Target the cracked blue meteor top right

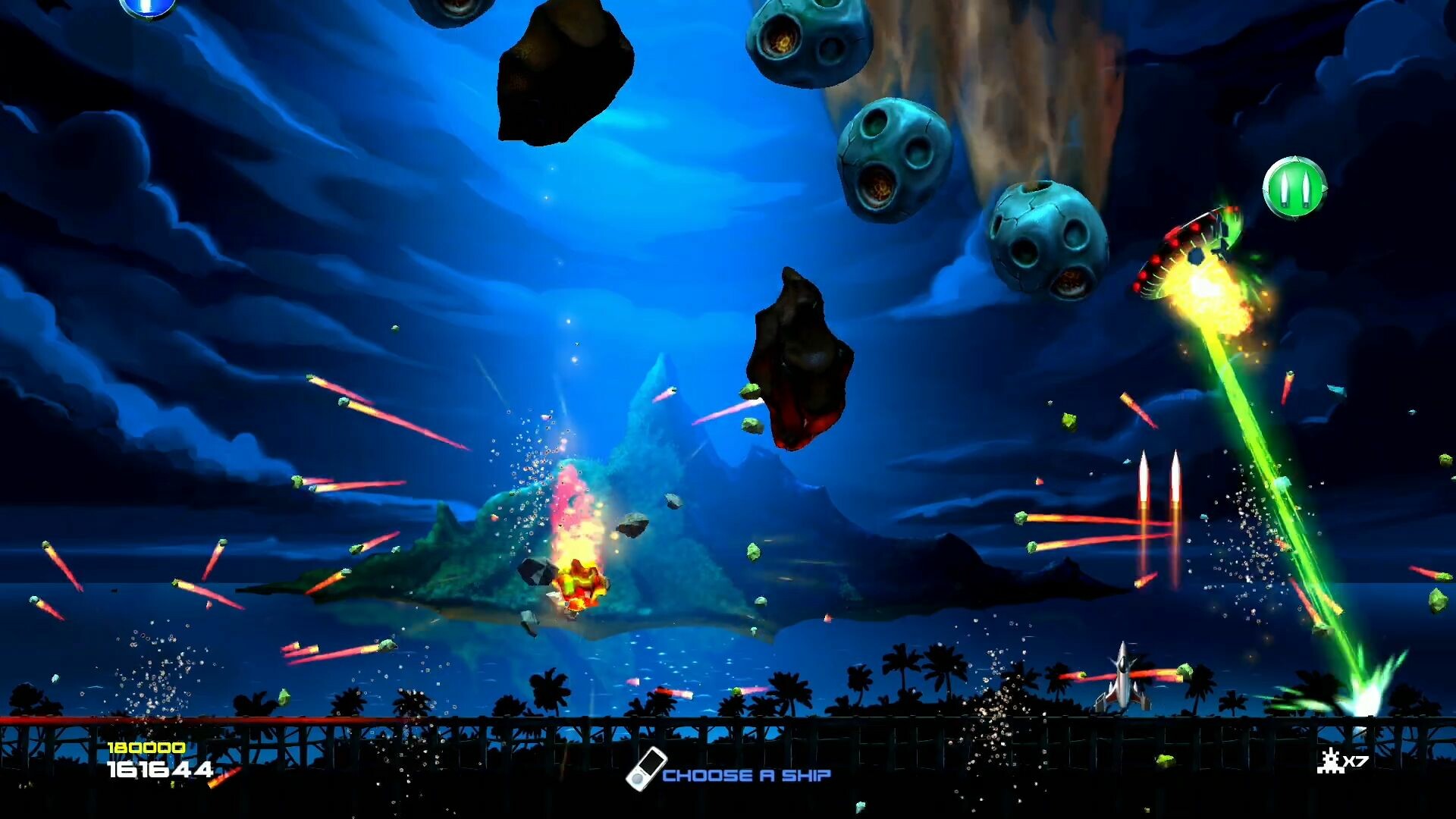(x=1046, y=243)
